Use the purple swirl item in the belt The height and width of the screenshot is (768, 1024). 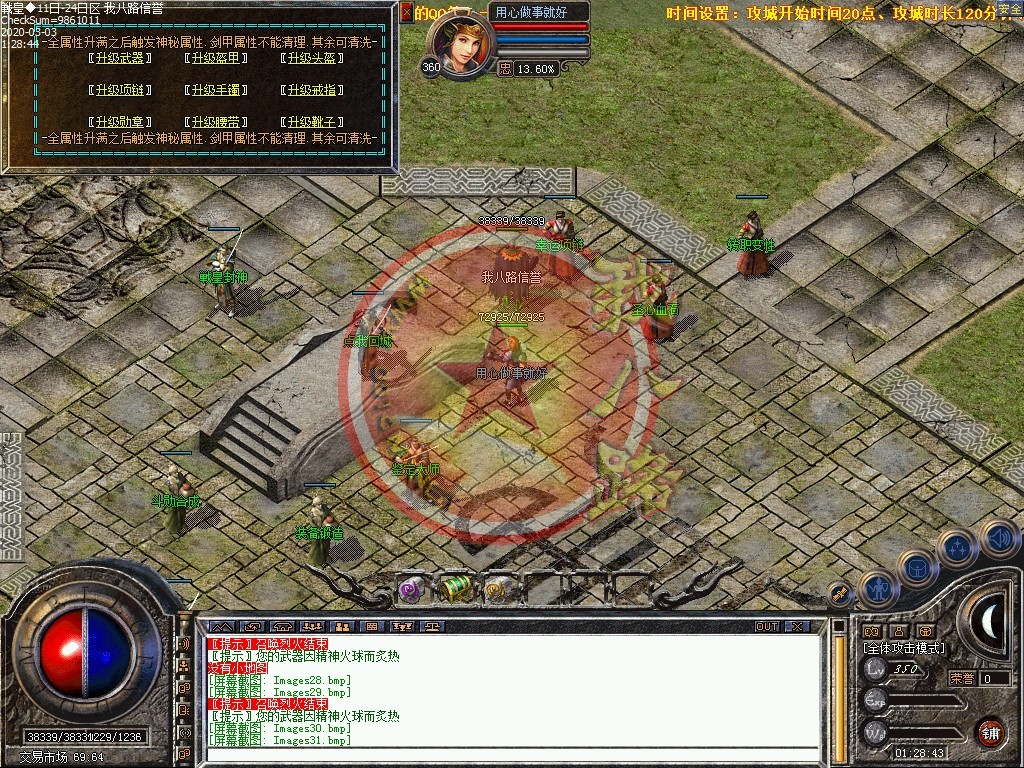[411, 590]
